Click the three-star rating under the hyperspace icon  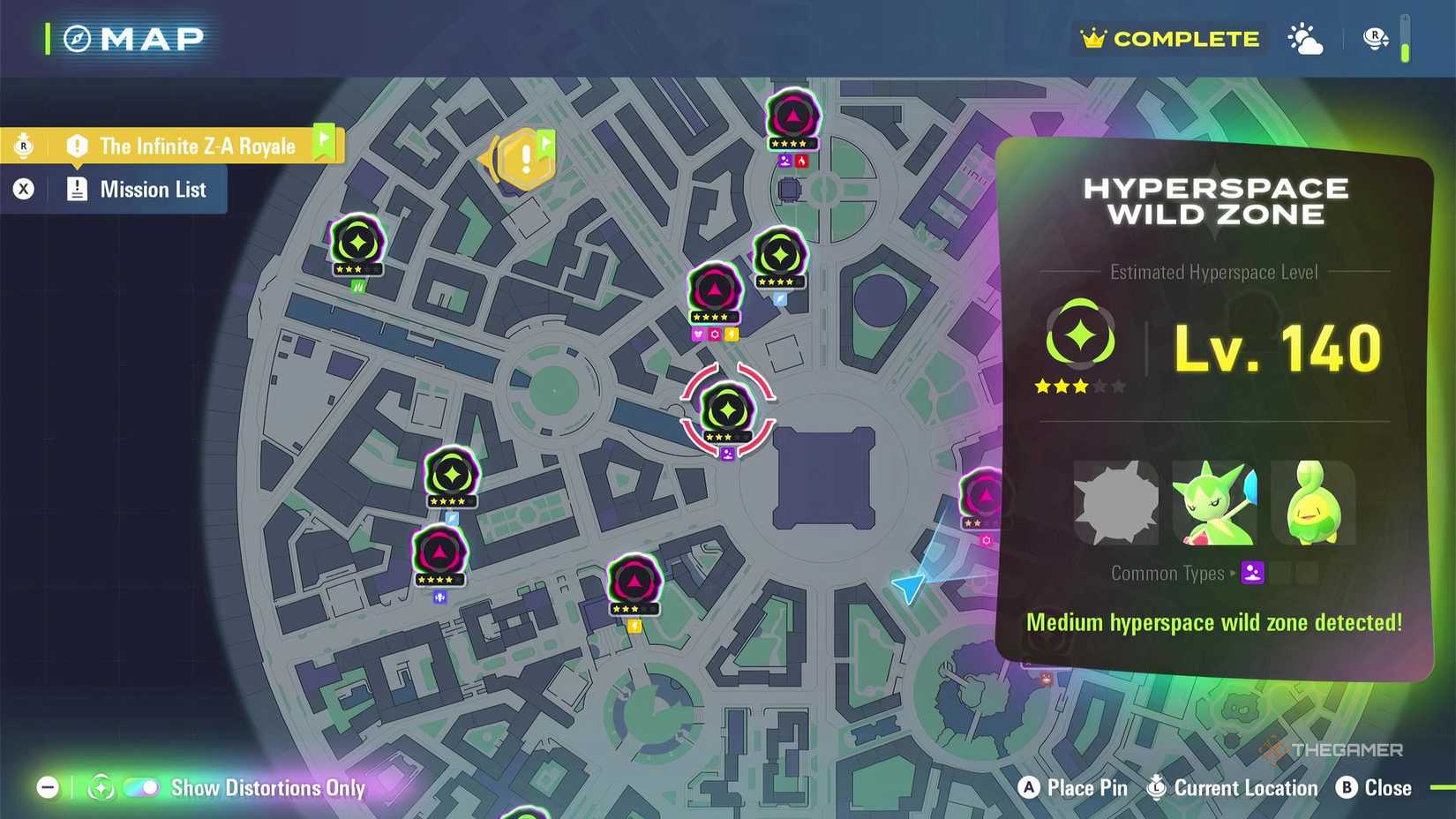[x=1079, y=386]
